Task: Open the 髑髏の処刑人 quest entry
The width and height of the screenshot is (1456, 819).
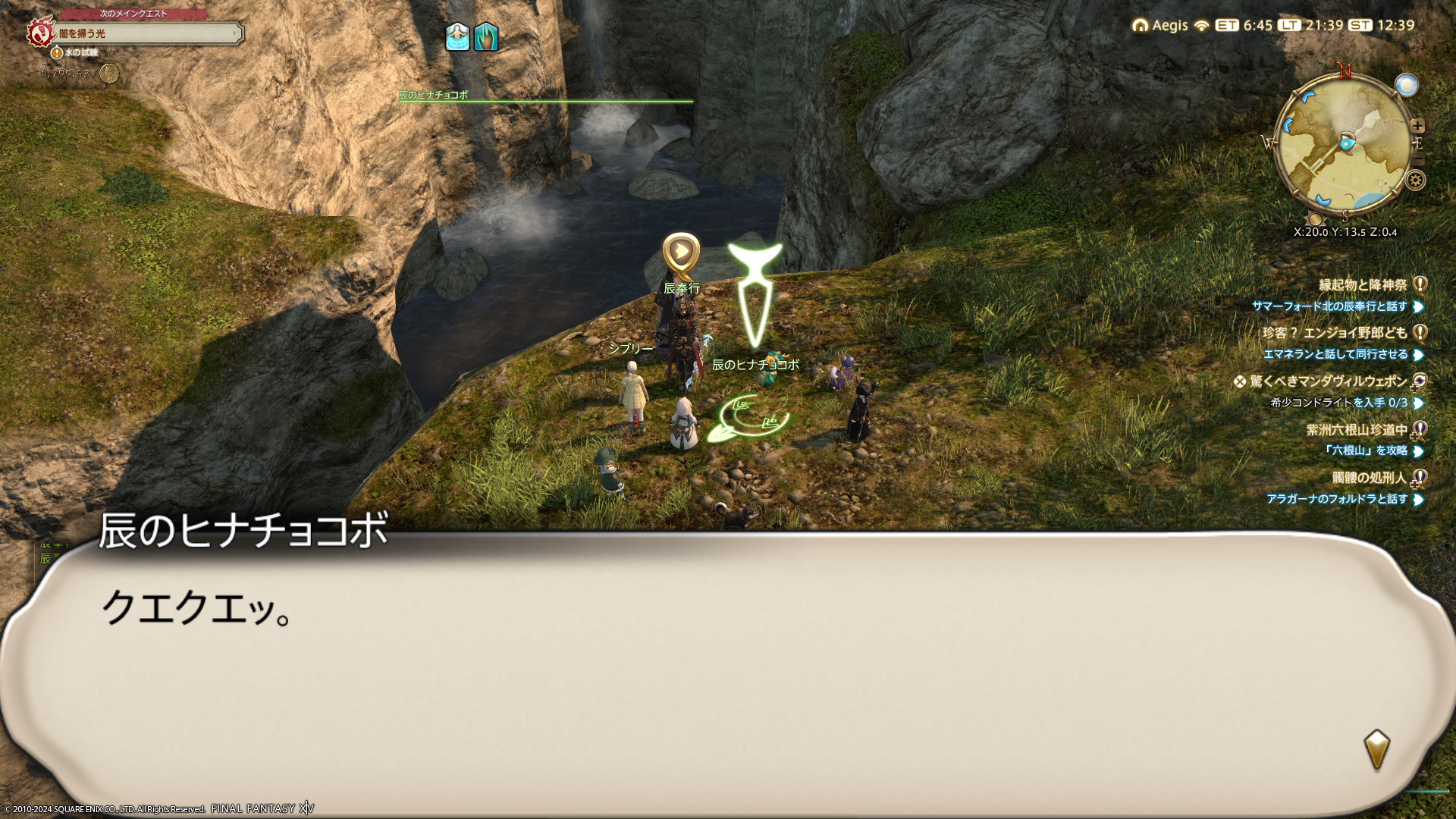Action: coord(1369,478)
